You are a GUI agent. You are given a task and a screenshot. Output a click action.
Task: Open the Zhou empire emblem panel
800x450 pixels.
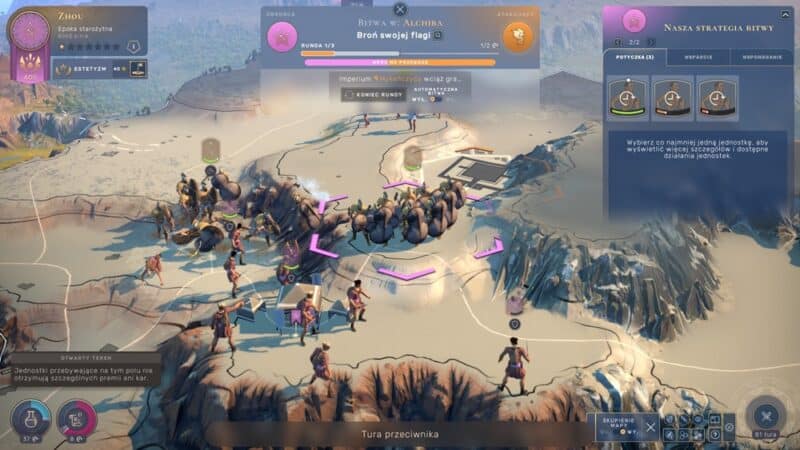point(28,30)
